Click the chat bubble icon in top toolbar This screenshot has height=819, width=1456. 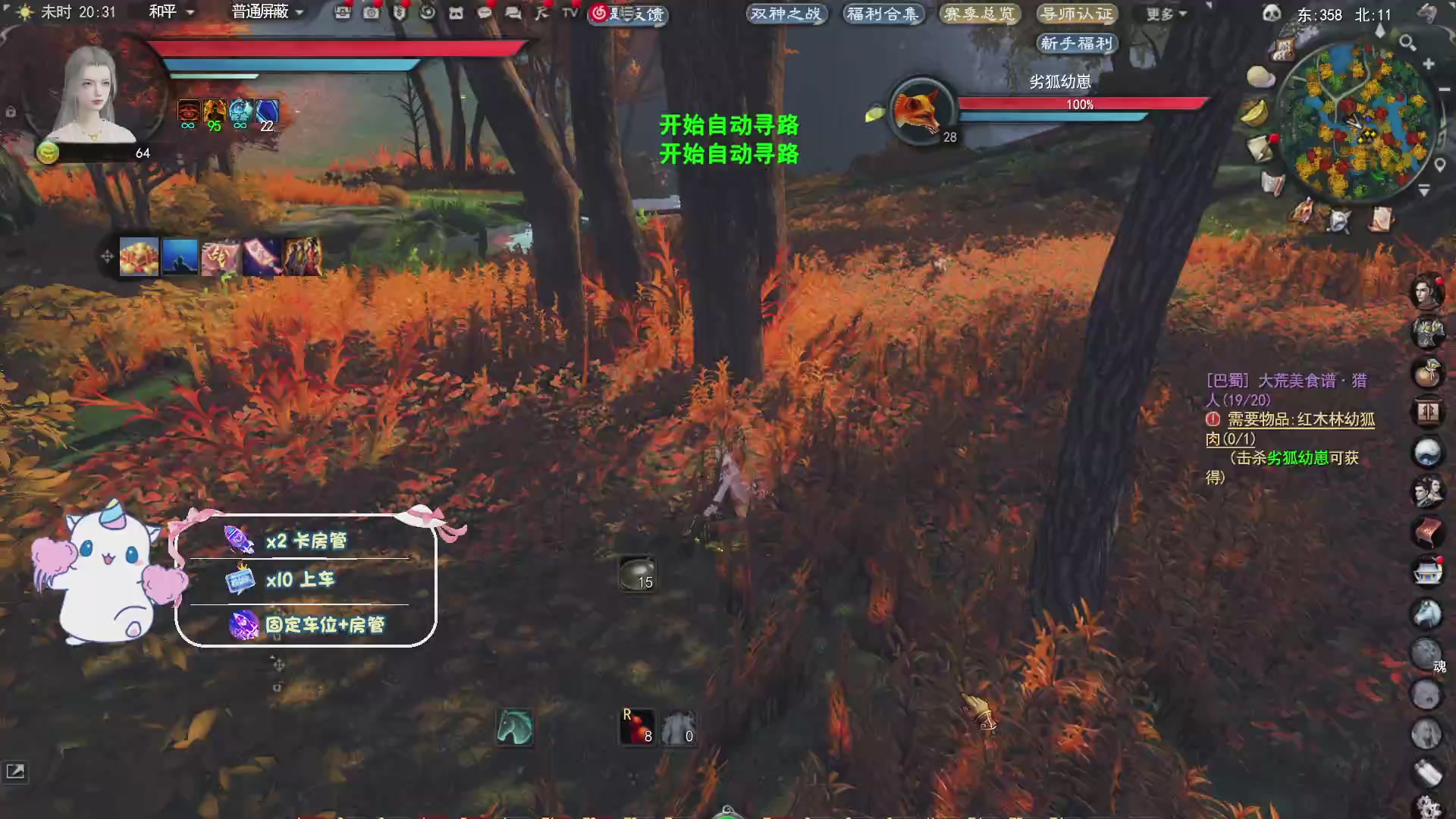click(485, 14)
